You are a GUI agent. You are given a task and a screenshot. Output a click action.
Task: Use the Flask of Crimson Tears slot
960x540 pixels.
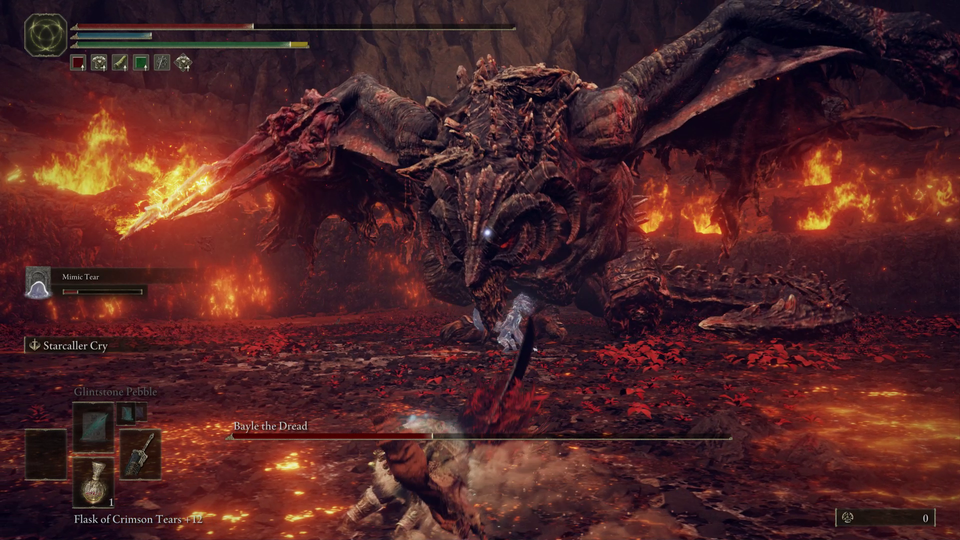pyautogui.click(x=93, y=483)
